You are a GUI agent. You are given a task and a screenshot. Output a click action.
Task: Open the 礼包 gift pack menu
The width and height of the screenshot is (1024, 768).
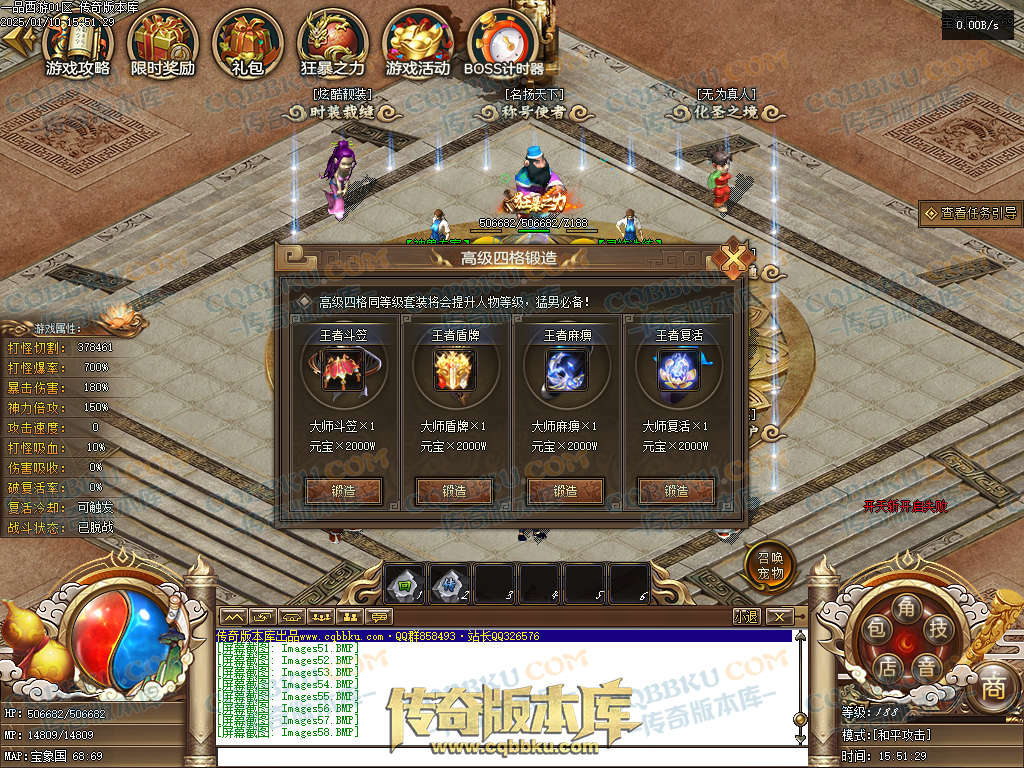point(247,43)
